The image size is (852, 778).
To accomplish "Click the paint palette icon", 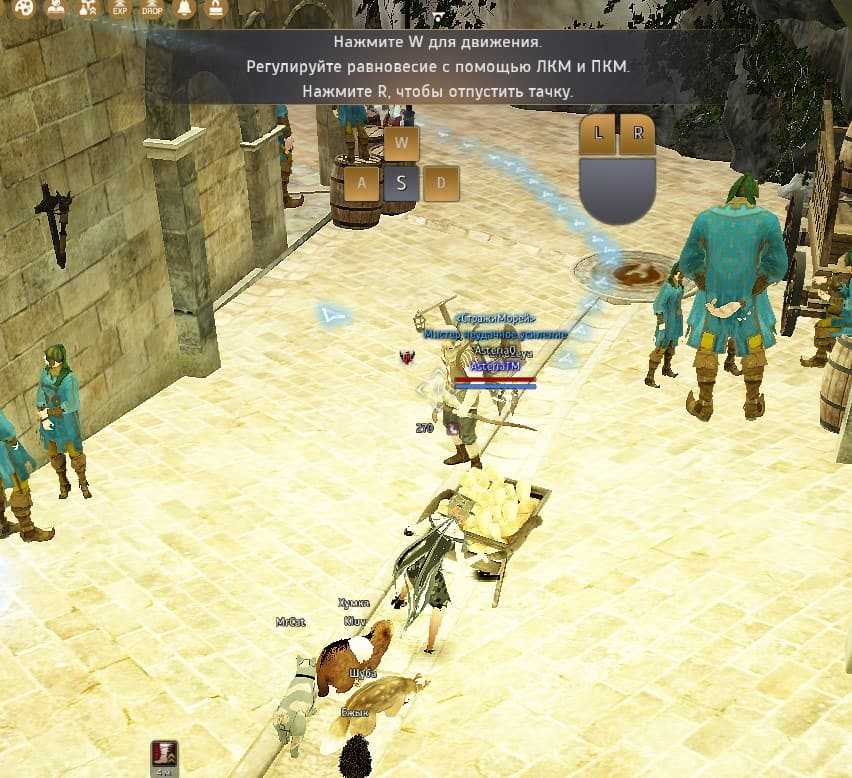I will tap(25, 9).
